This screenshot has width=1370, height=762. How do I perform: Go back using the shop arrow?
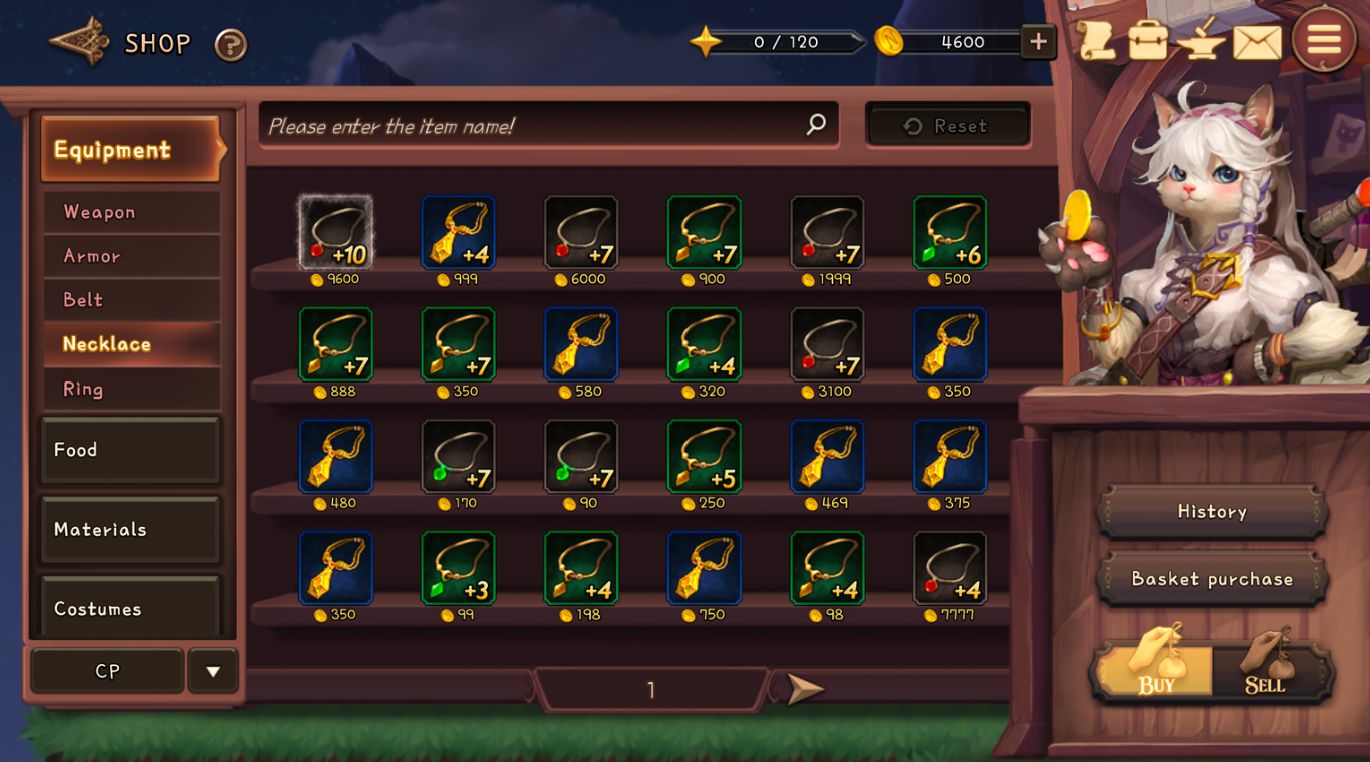(x=79, y=42)
